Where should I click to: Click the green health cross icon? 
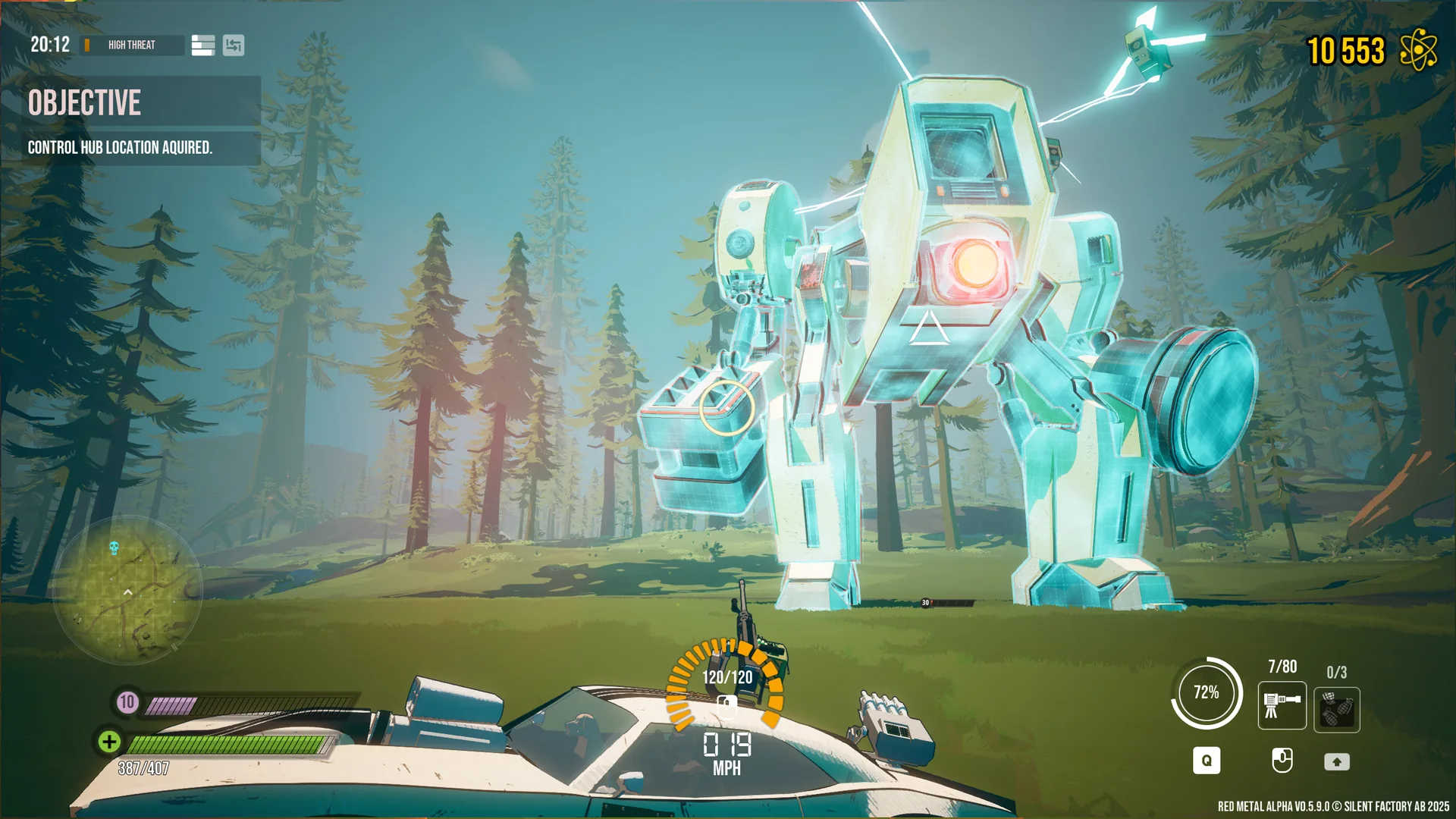pos(108,742)
